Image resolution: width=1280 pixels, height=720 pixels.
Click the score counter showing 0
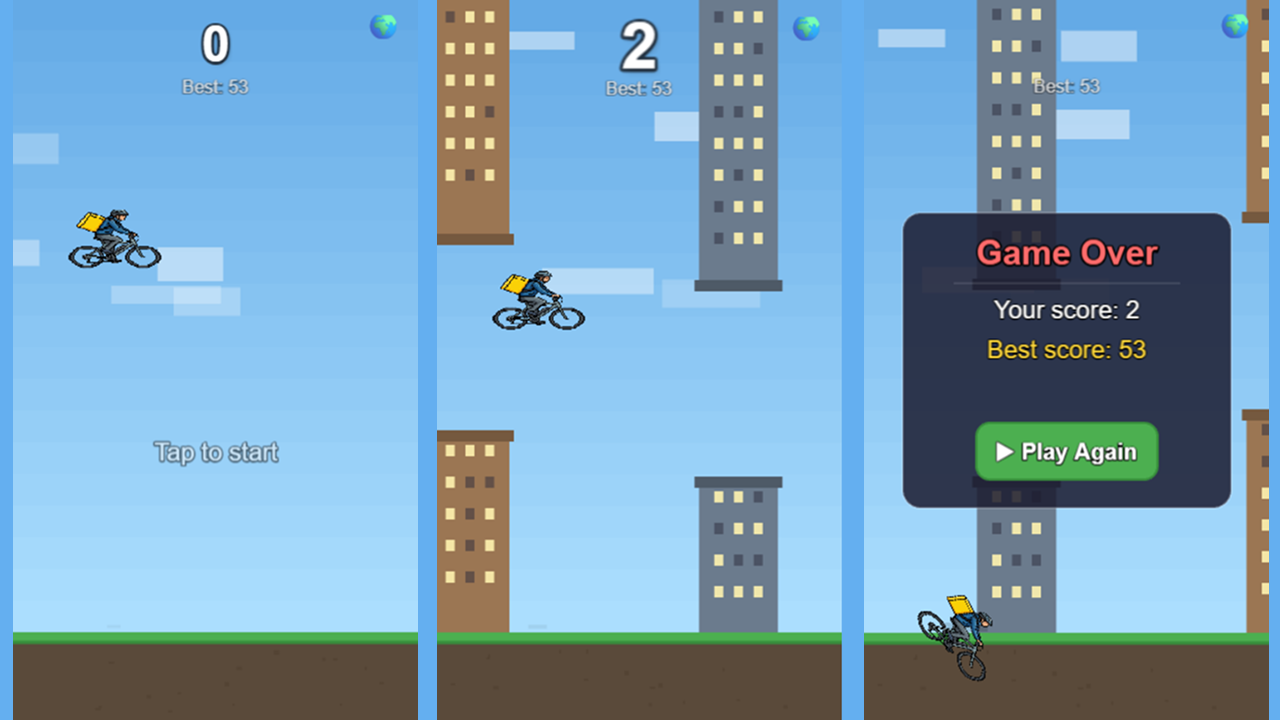click(215, 42)
